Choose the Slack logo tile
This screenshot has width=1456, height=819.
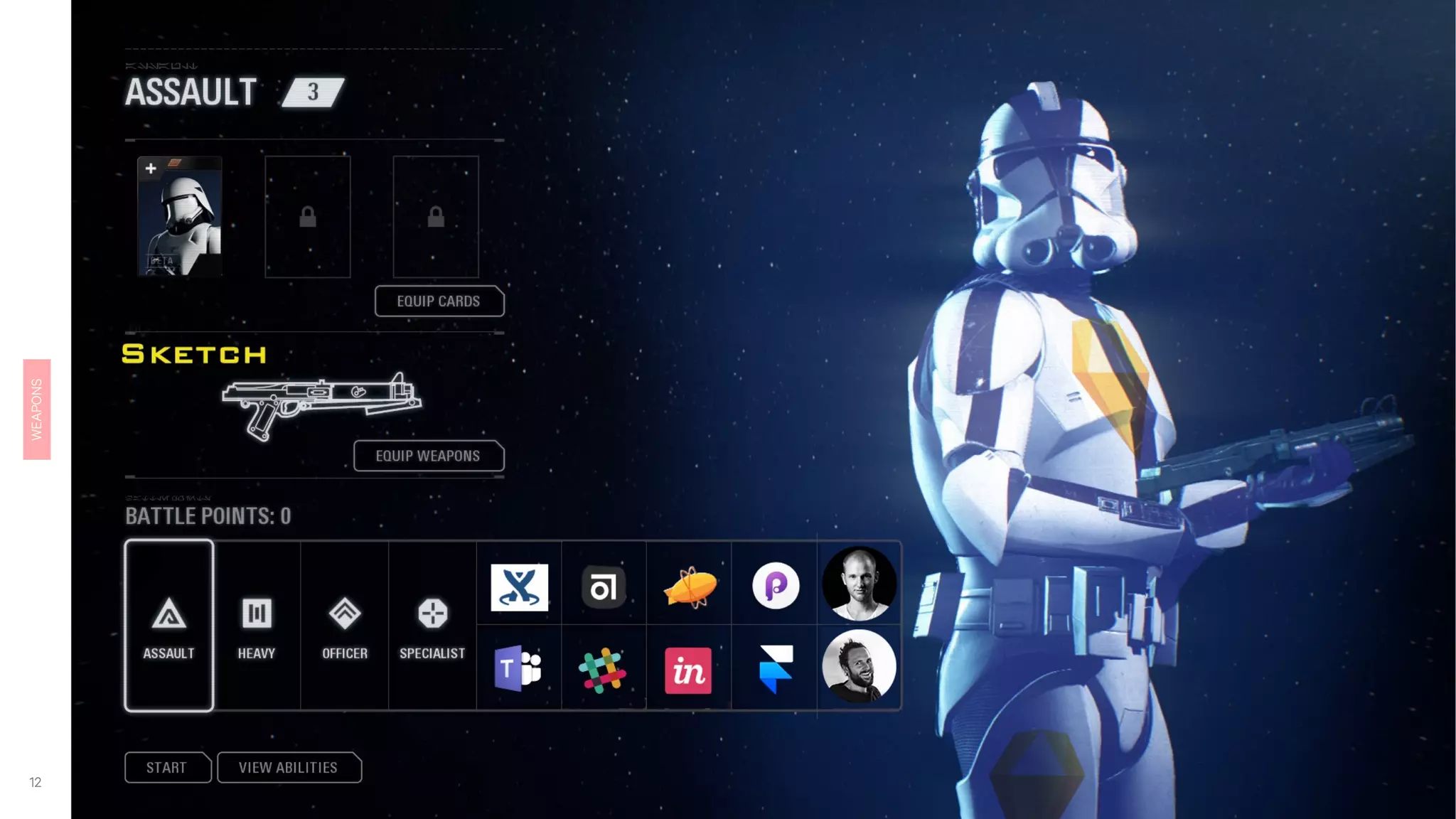coord(603,670)
